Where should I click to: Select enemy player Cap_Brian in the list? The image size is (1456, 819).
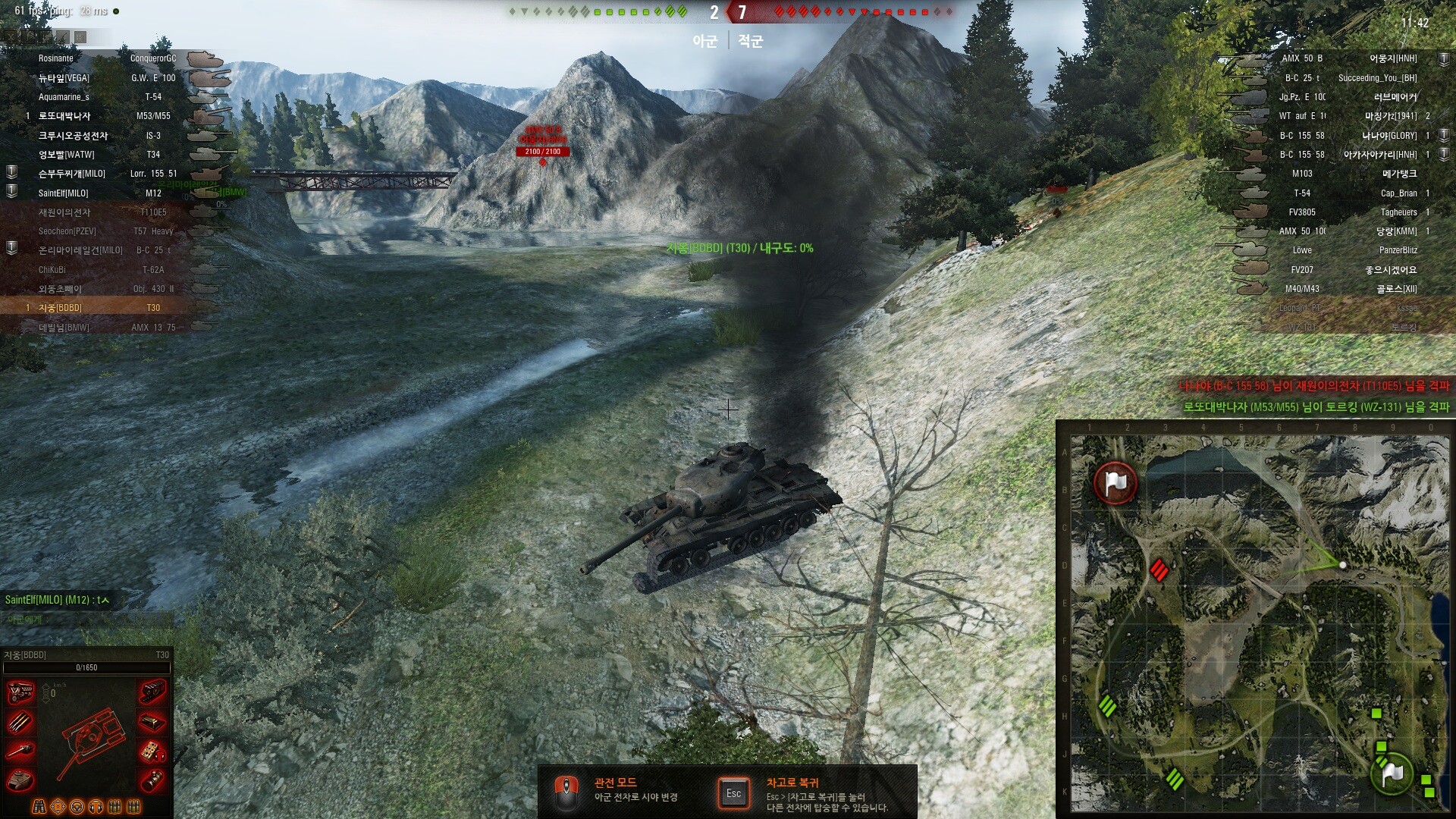1398,193
